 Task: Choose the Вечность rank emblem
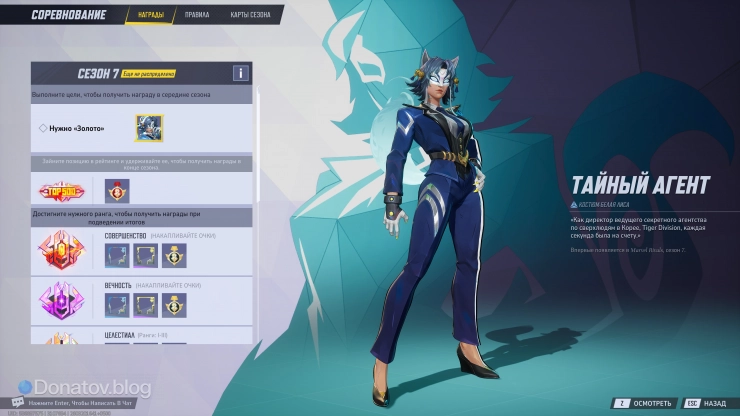click(62, 302)
